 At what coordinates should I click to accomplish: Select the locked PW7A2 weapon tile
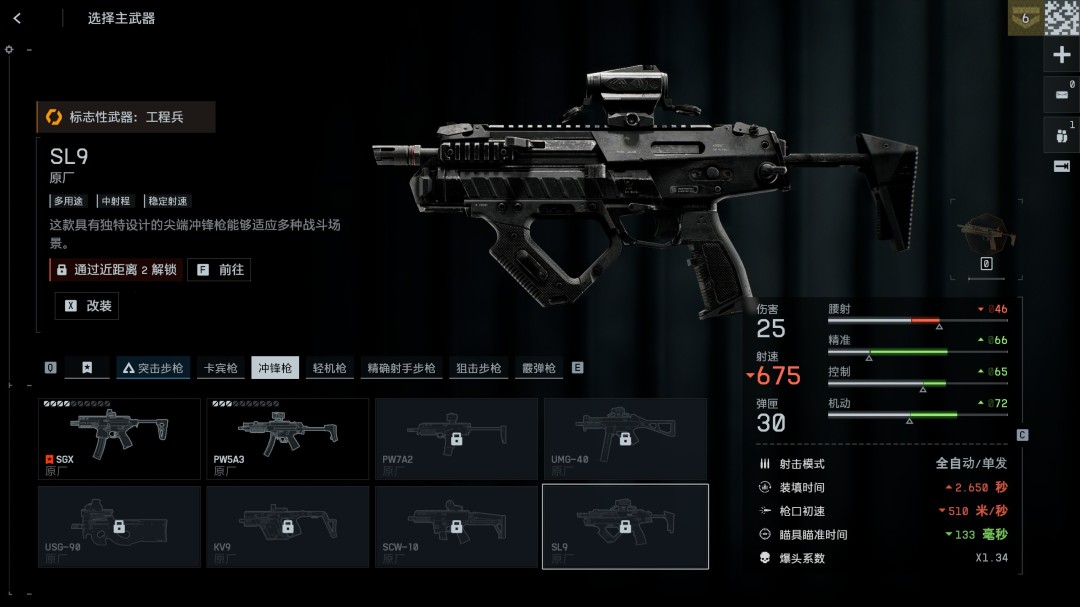(456, 439)
